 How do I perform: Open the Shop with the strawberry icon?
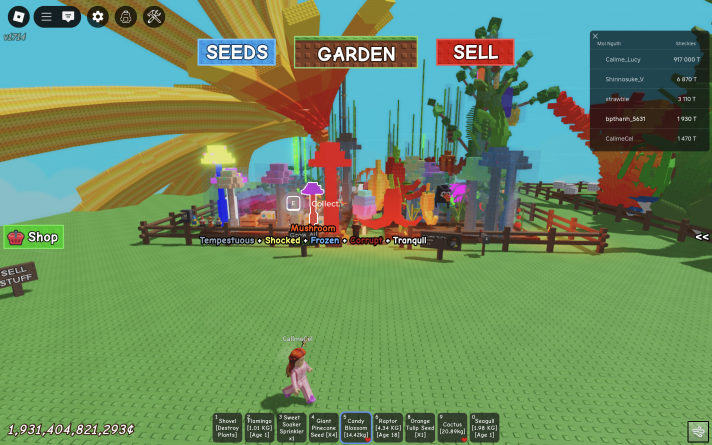click(33, 237)
